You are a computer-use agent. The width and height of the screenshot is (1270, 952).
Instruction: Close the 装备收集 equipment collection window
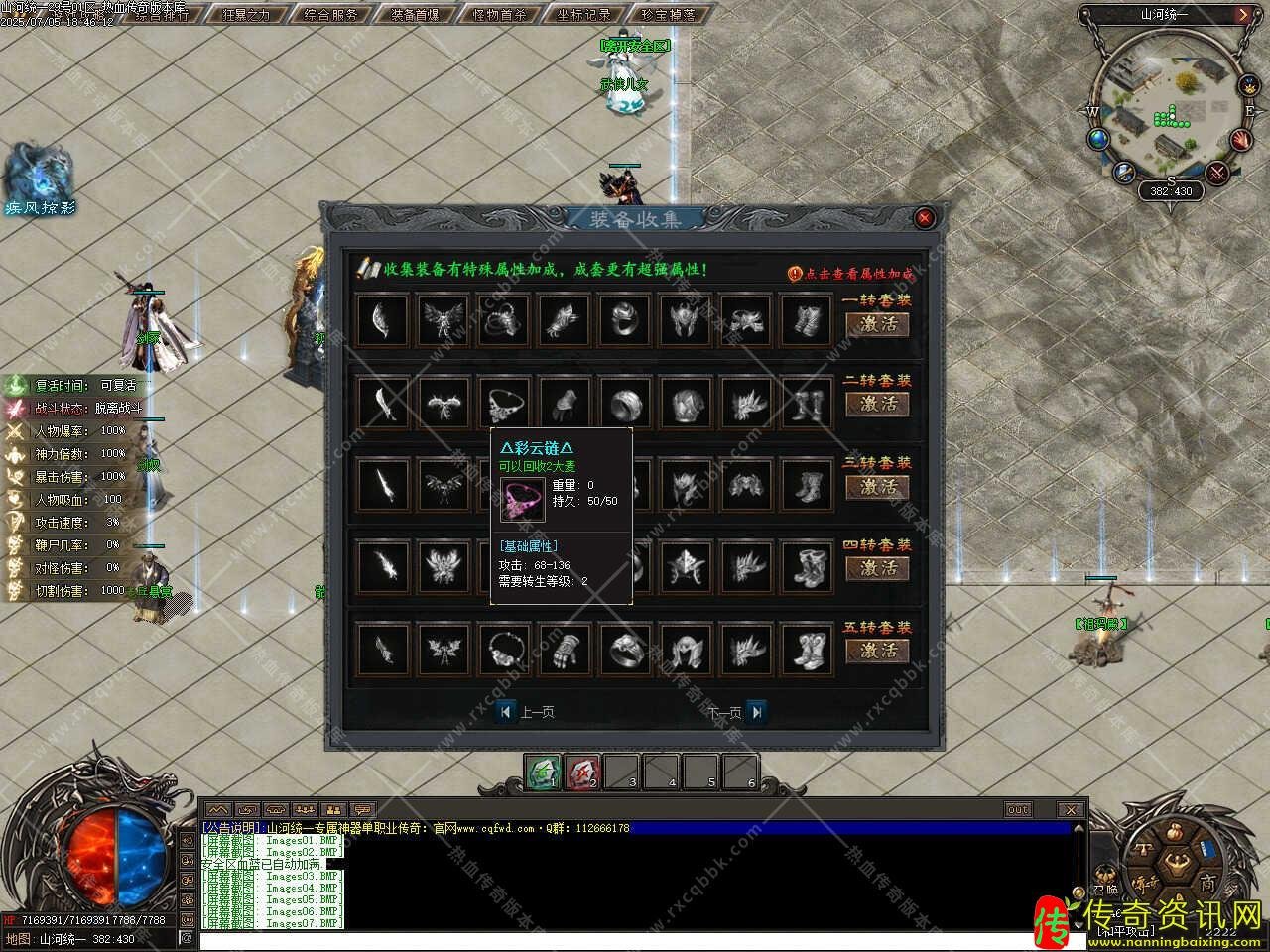(925, 217)
